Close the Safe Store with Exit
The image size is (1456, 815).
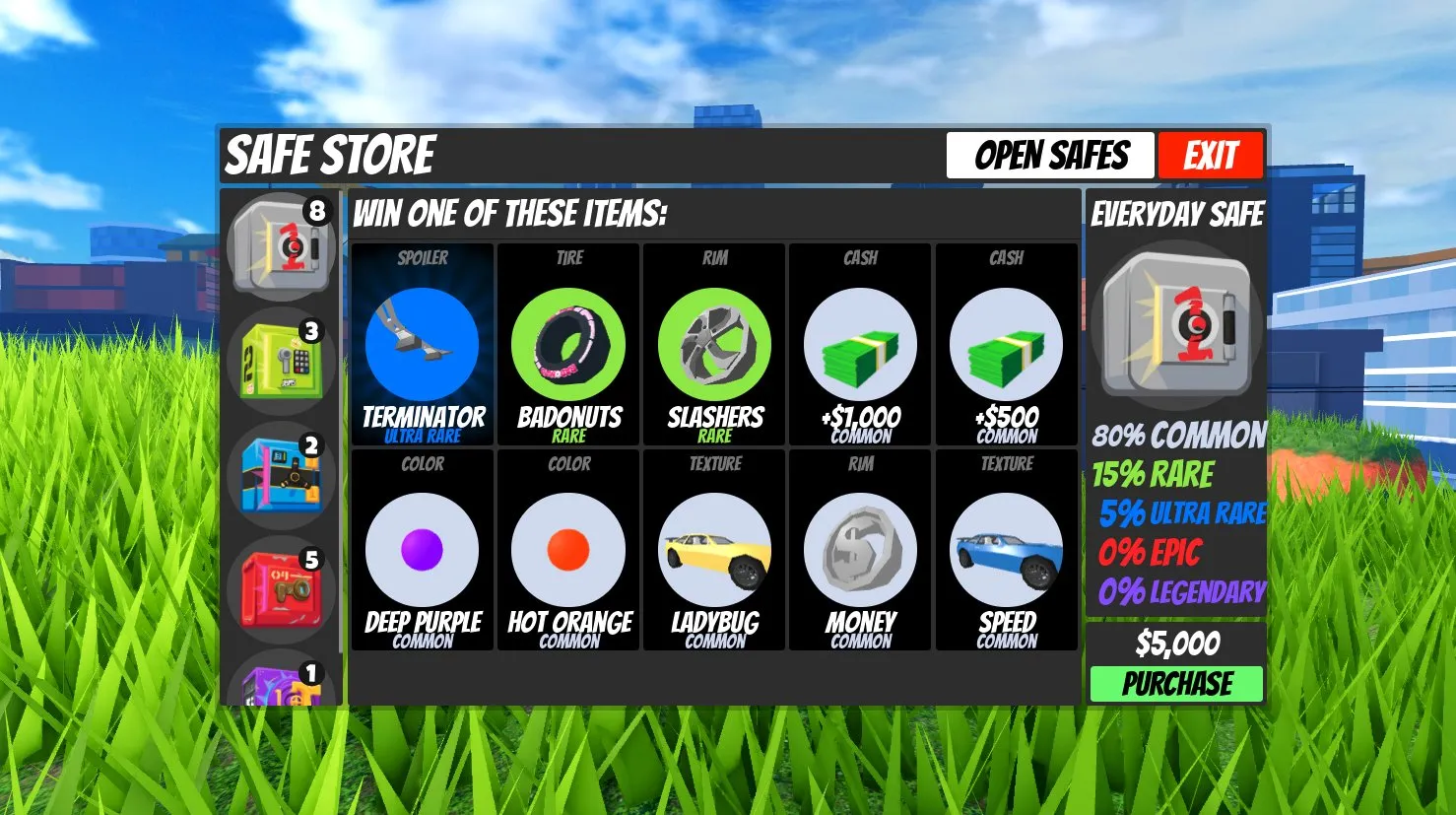1211,156
